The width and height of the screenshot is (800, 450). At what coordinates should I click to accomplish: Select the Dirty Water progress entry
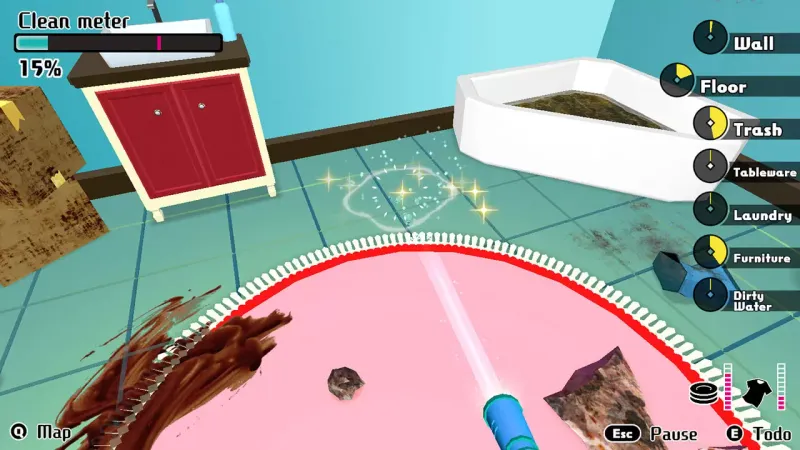click(751, 300)
